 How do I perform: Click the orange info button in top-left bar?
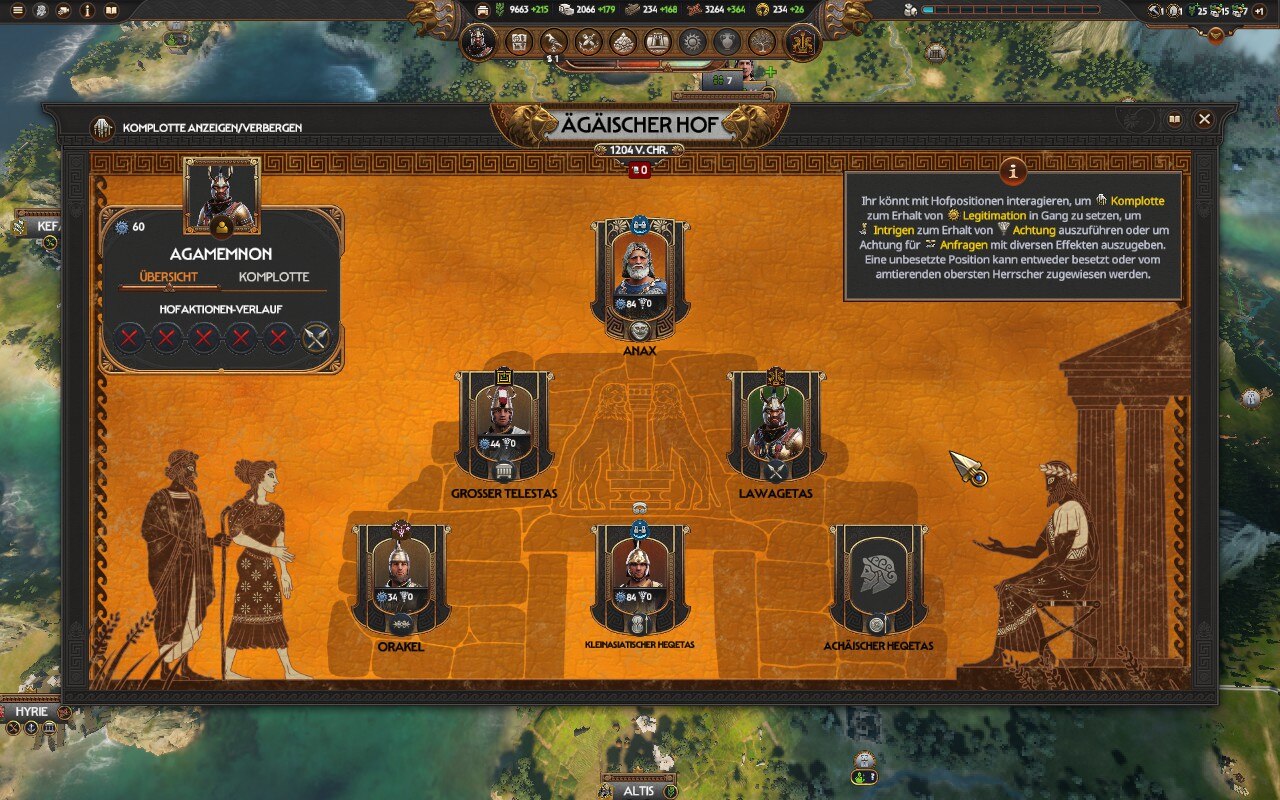point(87,11)
